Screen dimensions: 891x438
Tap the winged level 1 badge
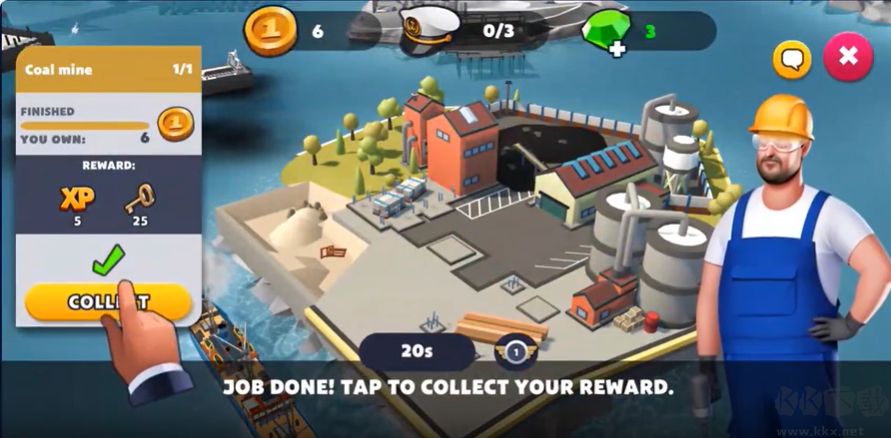(516, 352)
